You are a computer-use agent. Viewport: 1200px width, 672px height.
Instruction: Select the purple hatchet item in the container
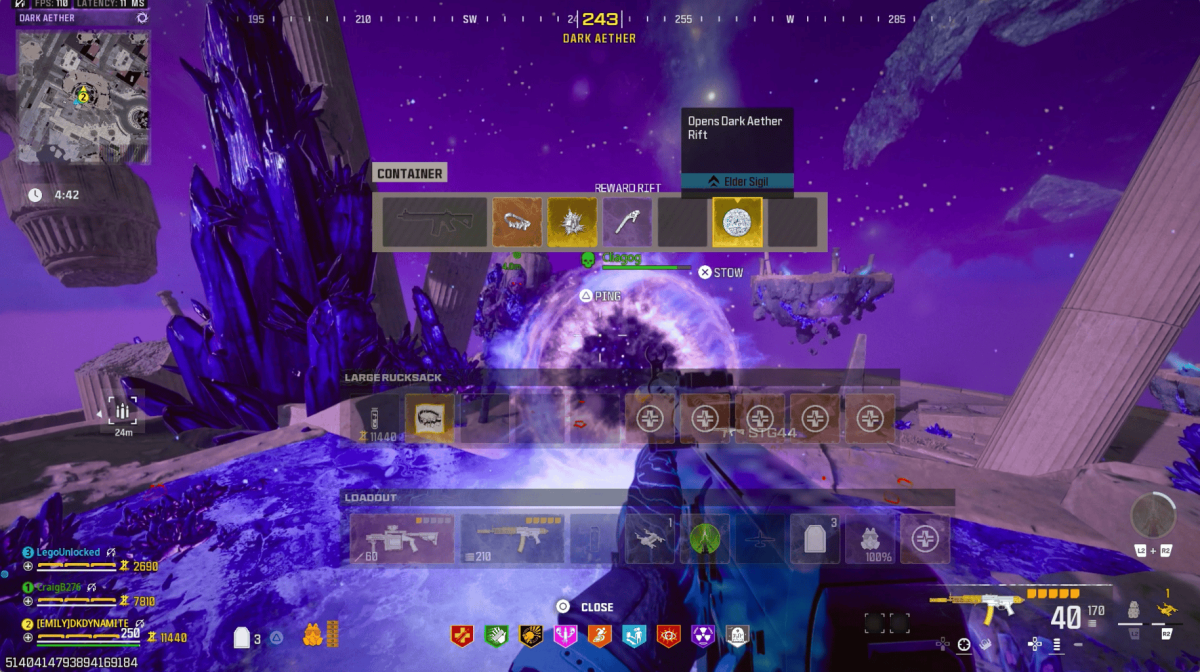coord(627,222)
